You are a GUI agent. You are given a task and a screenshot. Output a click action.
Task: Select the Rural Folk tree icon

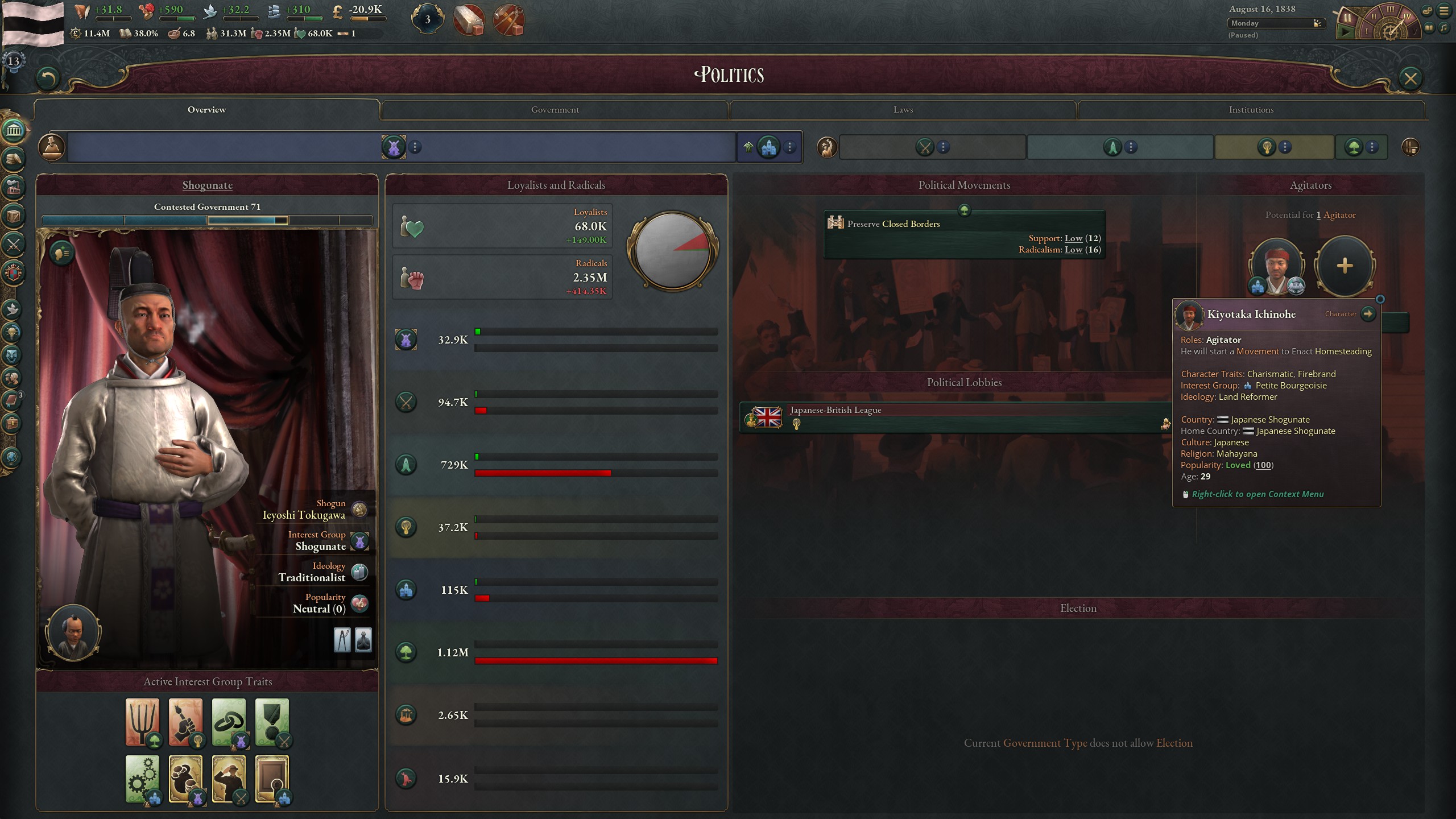tap(406, 652)
